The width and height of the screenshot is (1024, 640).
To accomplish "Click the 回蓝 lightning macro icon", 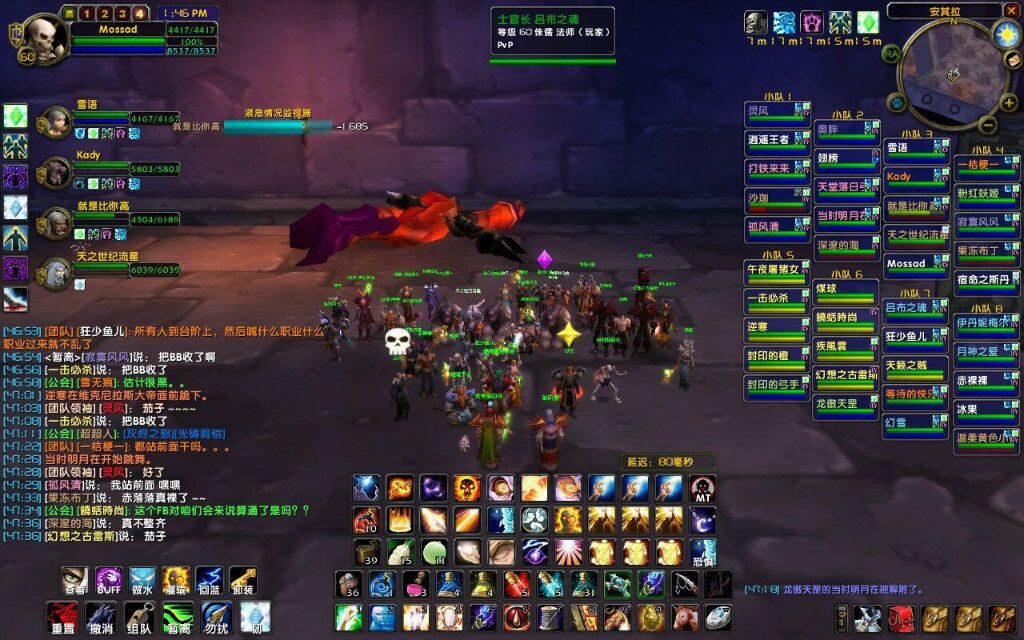I will click(x=208, y=579).
